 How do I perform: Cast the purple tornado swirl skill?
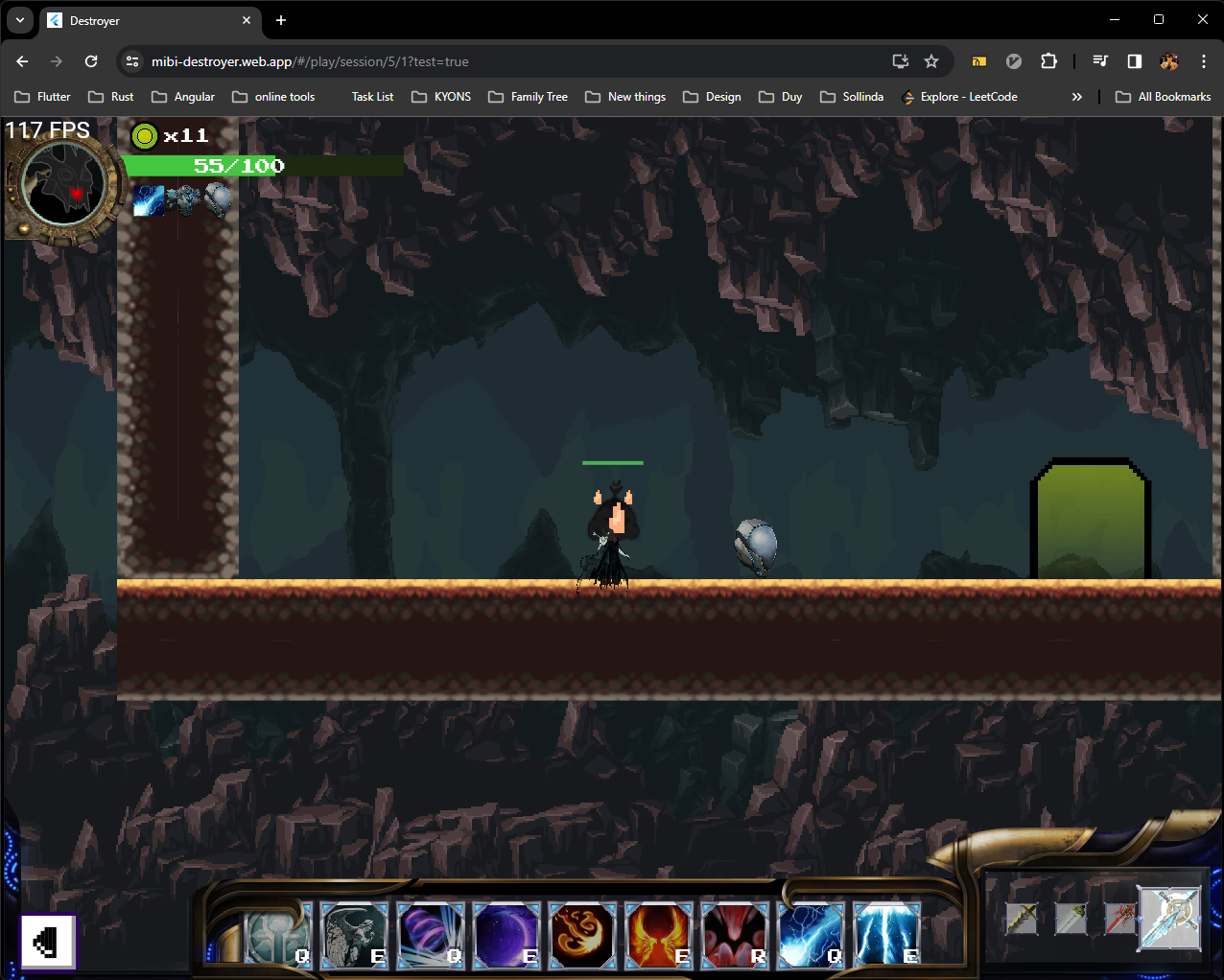[431, 934]
